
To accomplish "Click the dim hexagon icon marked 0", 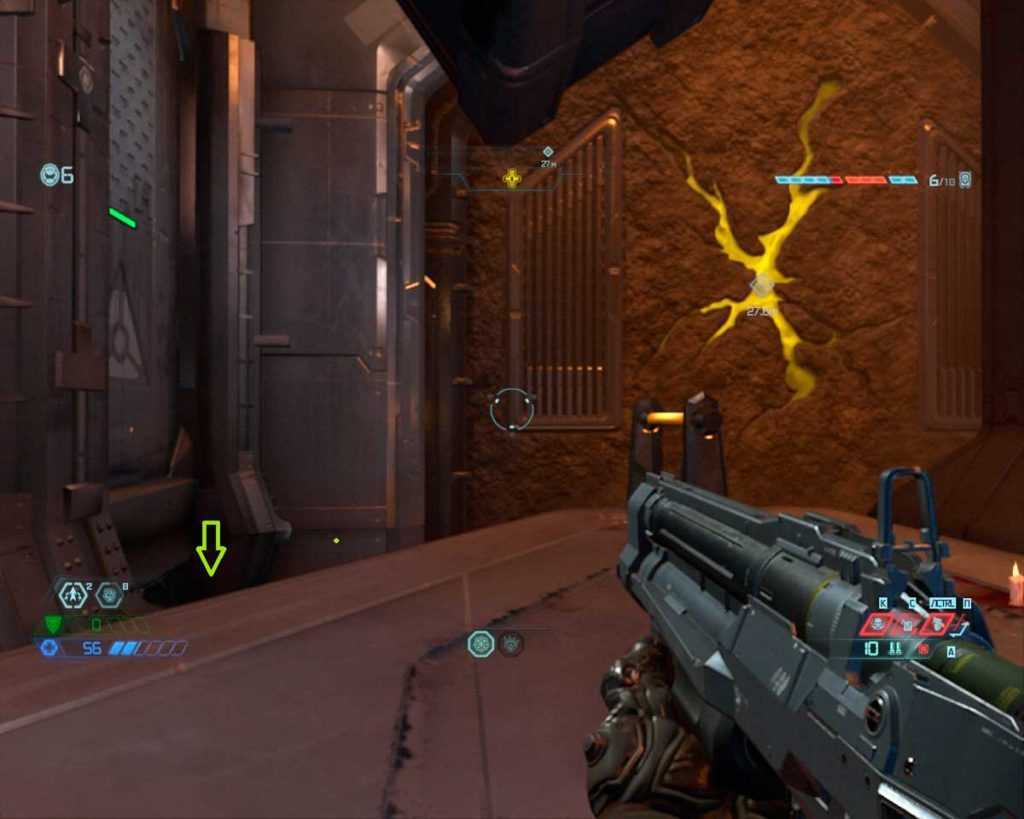I will [109, 595].
